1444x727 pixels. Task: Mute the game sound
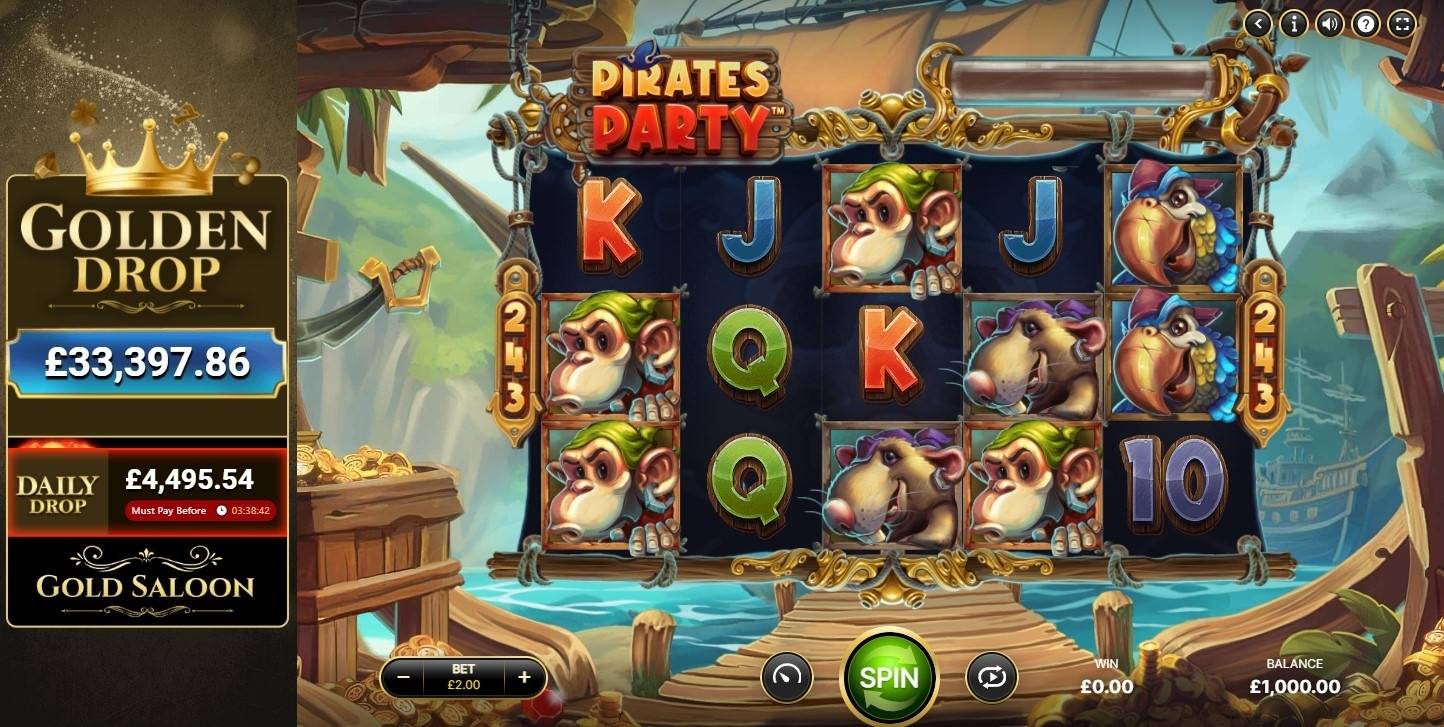pos(1329,23)
